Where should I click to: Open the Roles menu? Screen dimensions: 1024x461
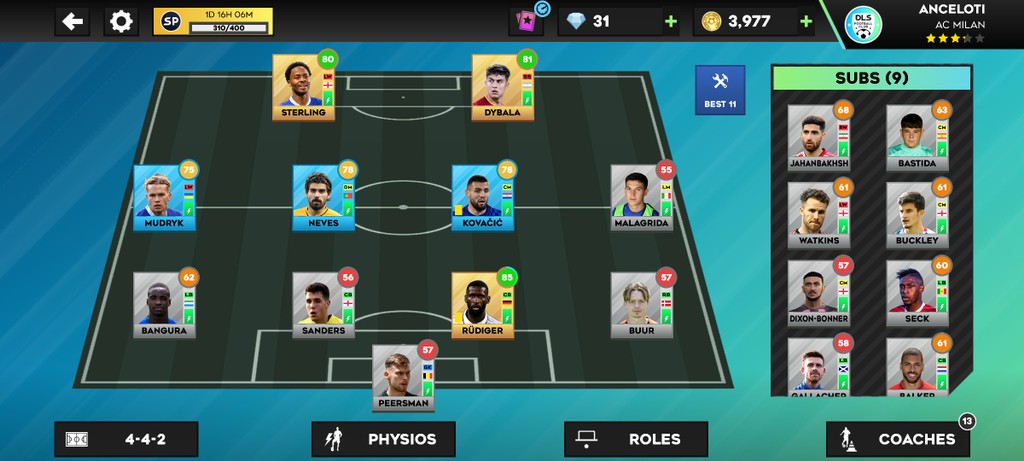tap(636, 439)
